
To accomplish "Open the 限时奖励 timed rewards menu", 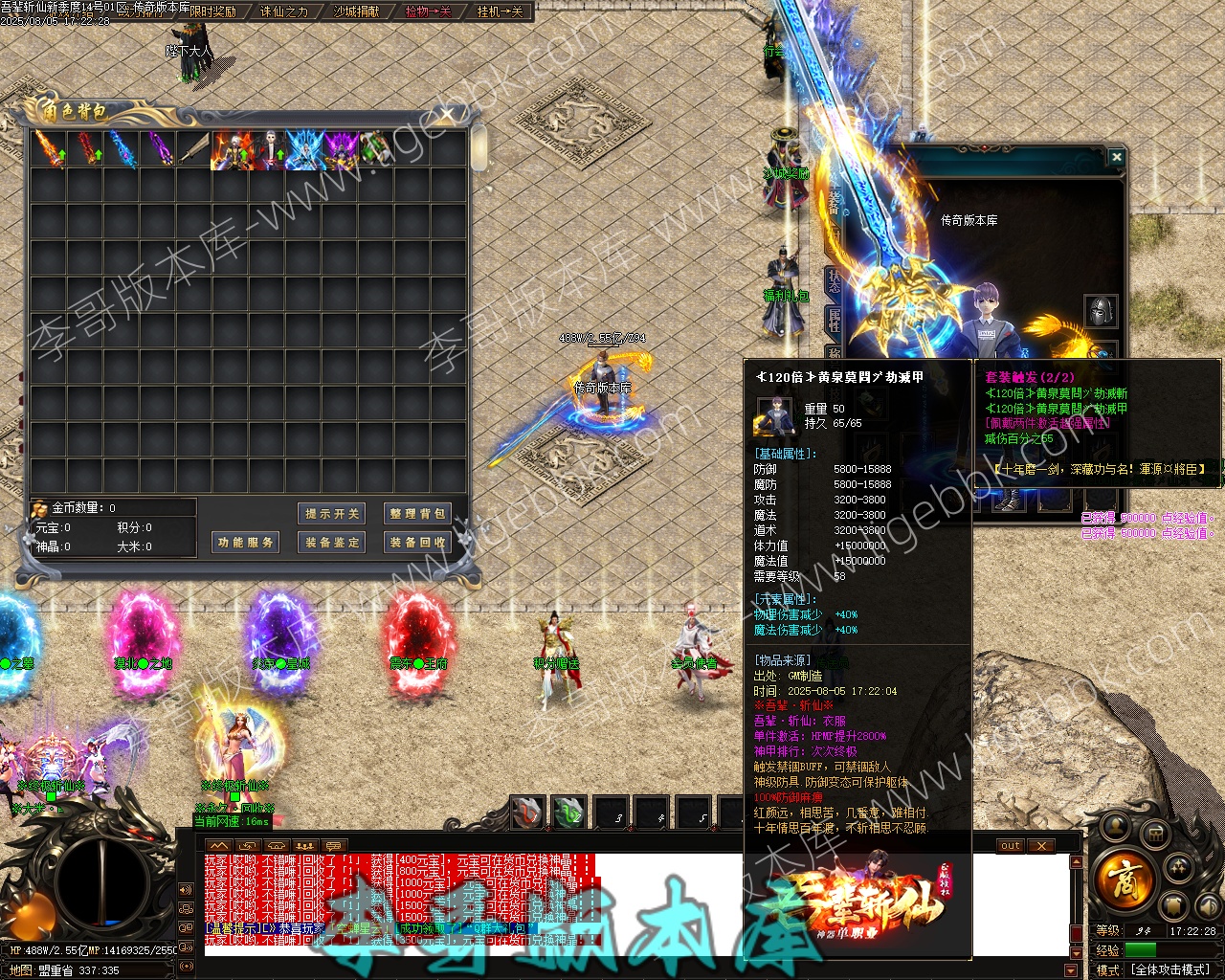I will point(212,12).
